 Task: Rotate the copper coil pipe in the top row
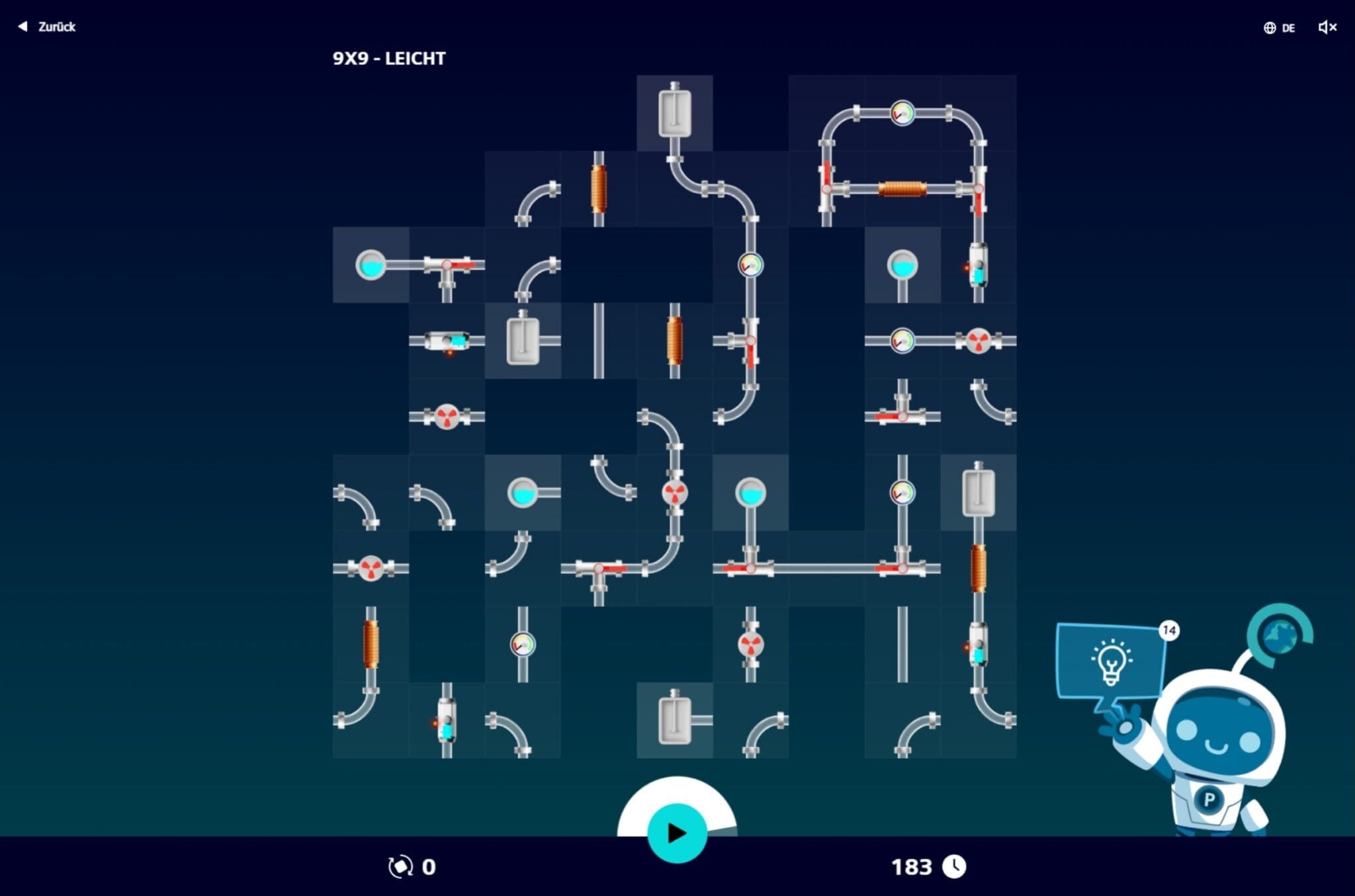(x=599, y=187)
